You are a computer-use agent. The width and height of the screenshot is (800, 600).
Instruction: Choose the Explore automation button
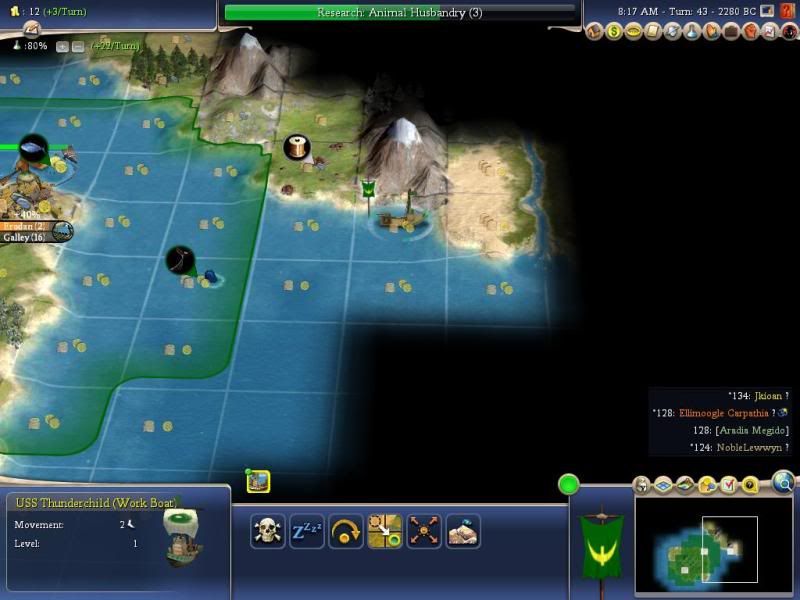point(424,531)
